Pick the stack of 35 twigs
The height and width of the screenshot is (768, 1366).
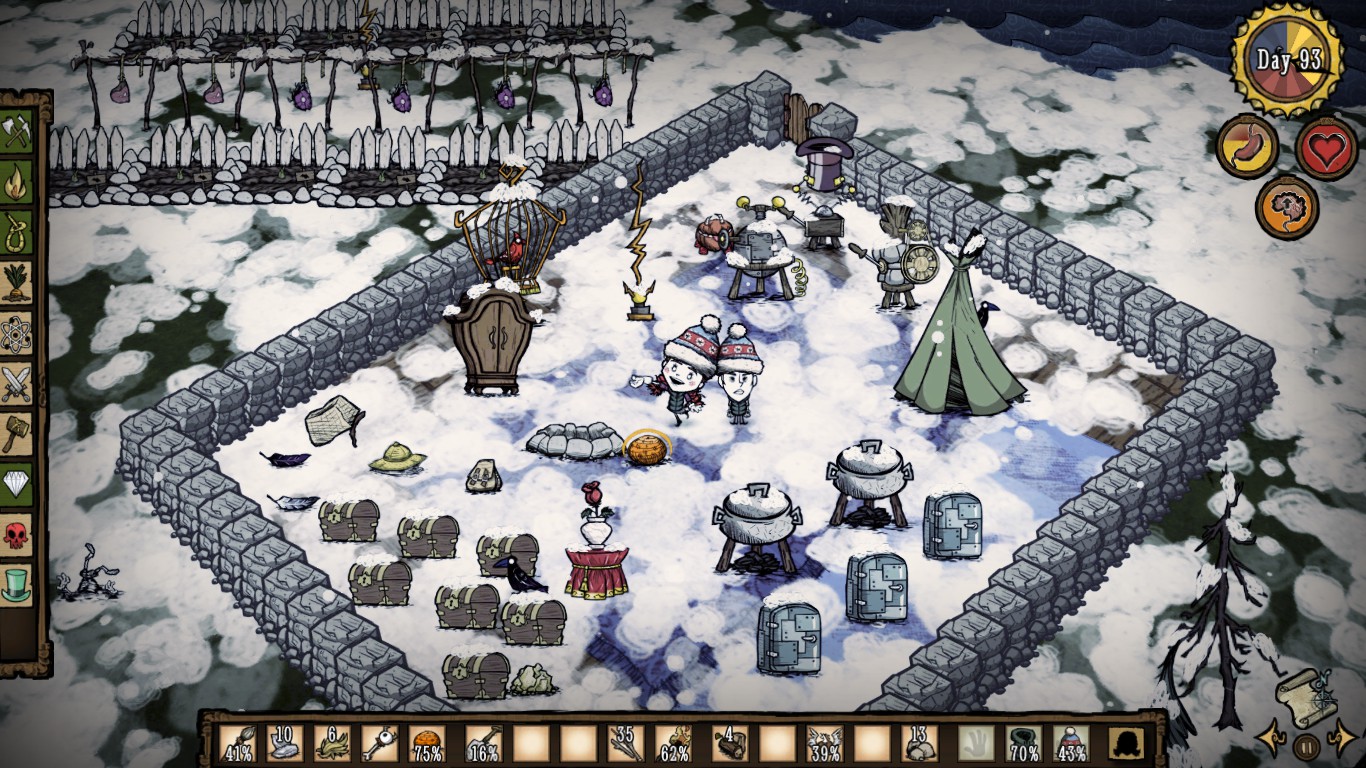[x=625, y=744]
